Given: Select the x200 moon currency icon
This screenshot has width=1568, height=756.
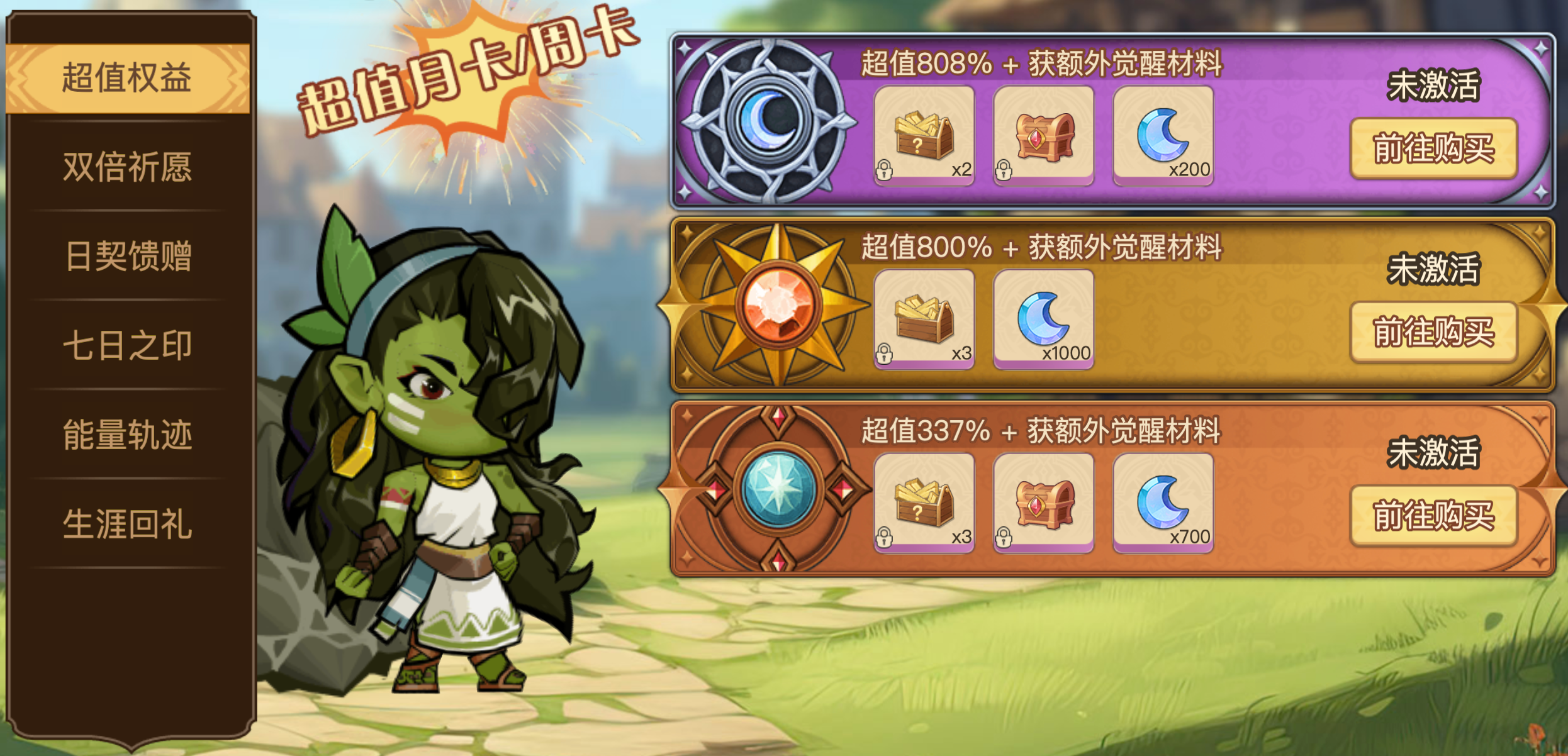Looking at the screenshot, I should (x=1164, y=134).
